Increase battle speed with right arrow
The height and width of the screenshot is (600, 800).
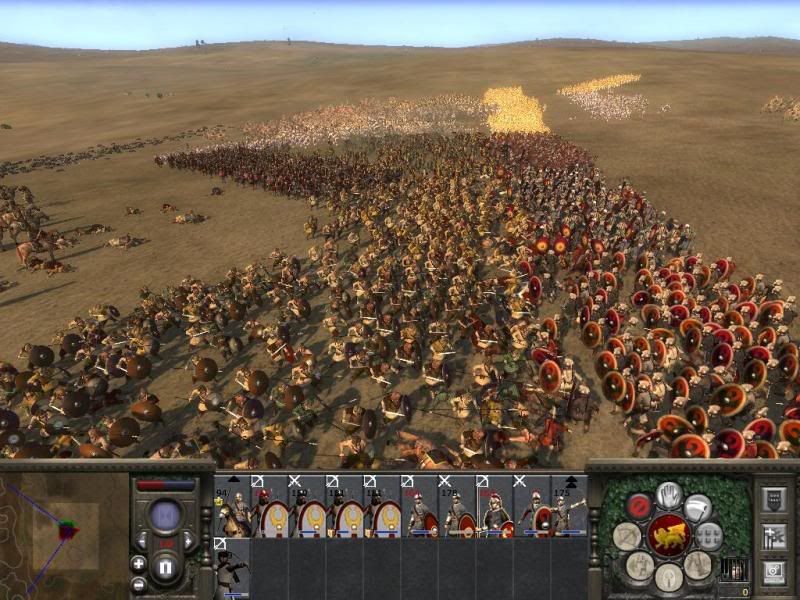click(x=188, y=542)
